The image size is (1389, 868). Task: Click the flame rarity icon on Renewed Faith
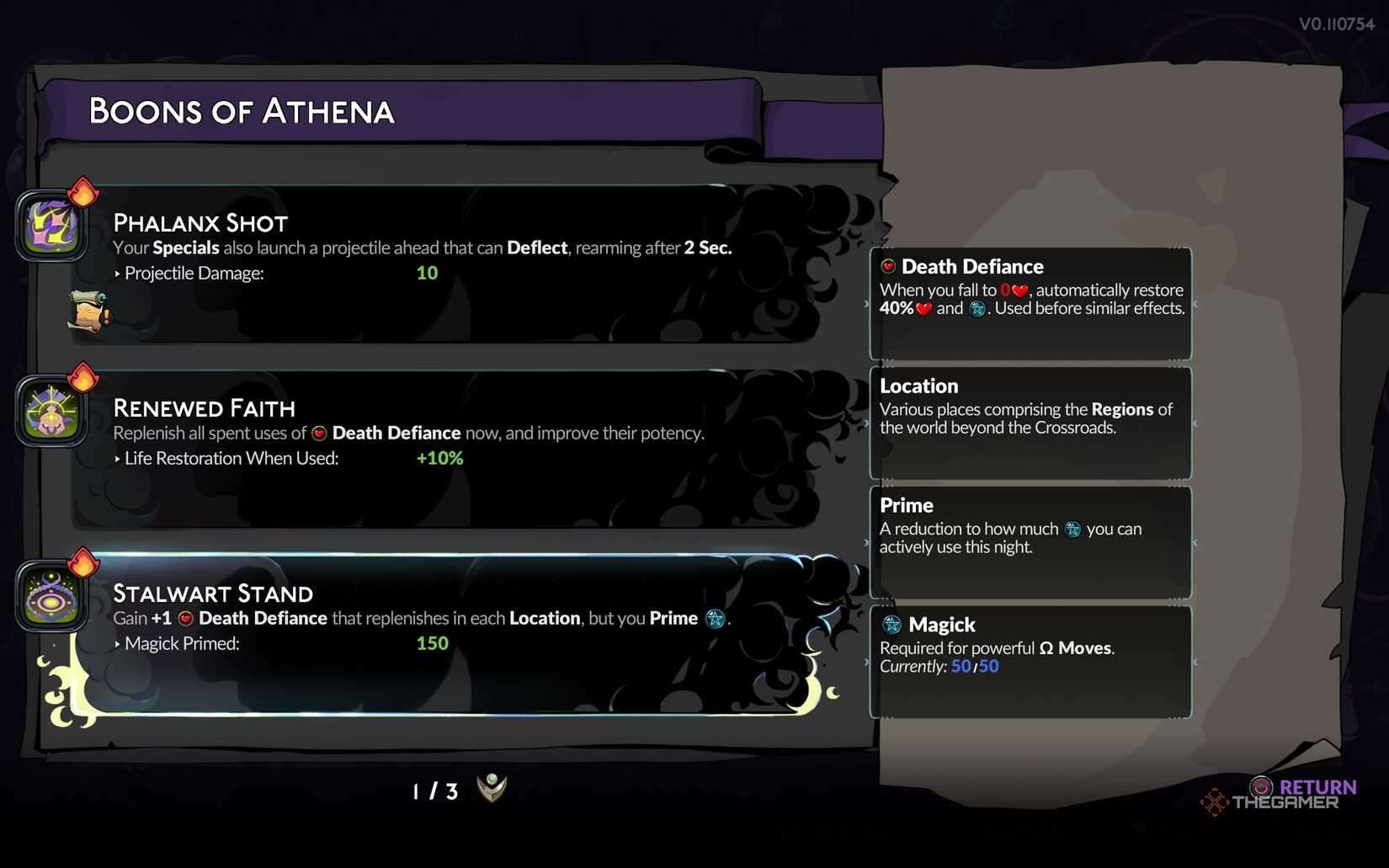(x=84, y=380)
